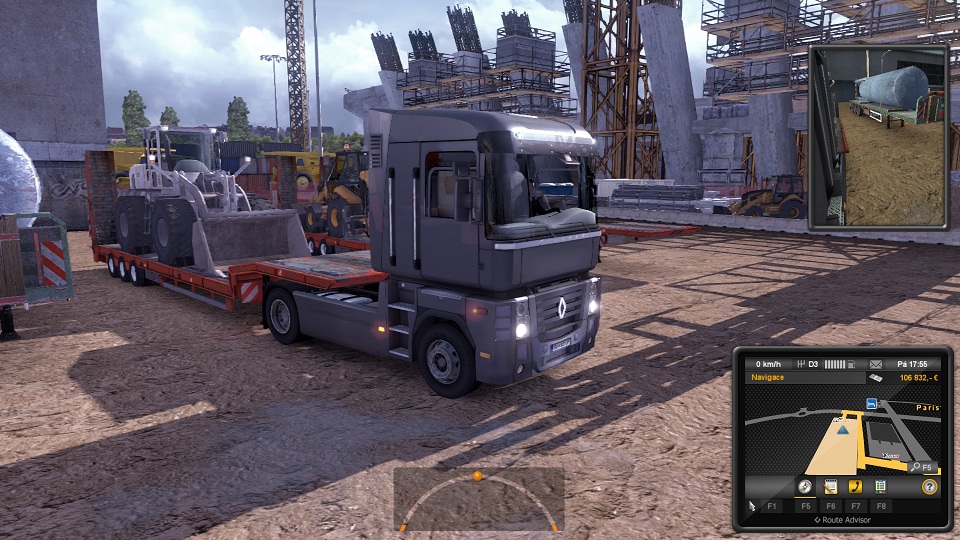Open the compass navigation tab
The image size is (960, 540).
pos(804,487)
